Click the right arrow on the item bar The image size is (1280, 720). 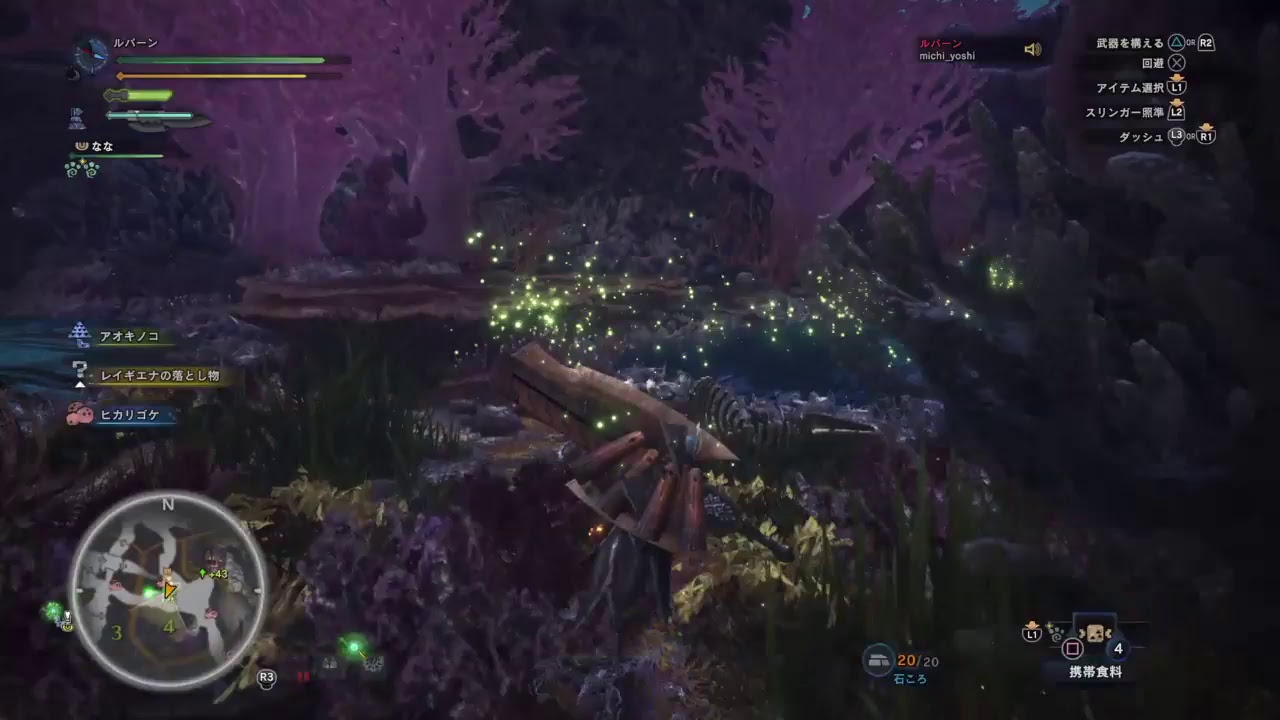pos(1110,633)
